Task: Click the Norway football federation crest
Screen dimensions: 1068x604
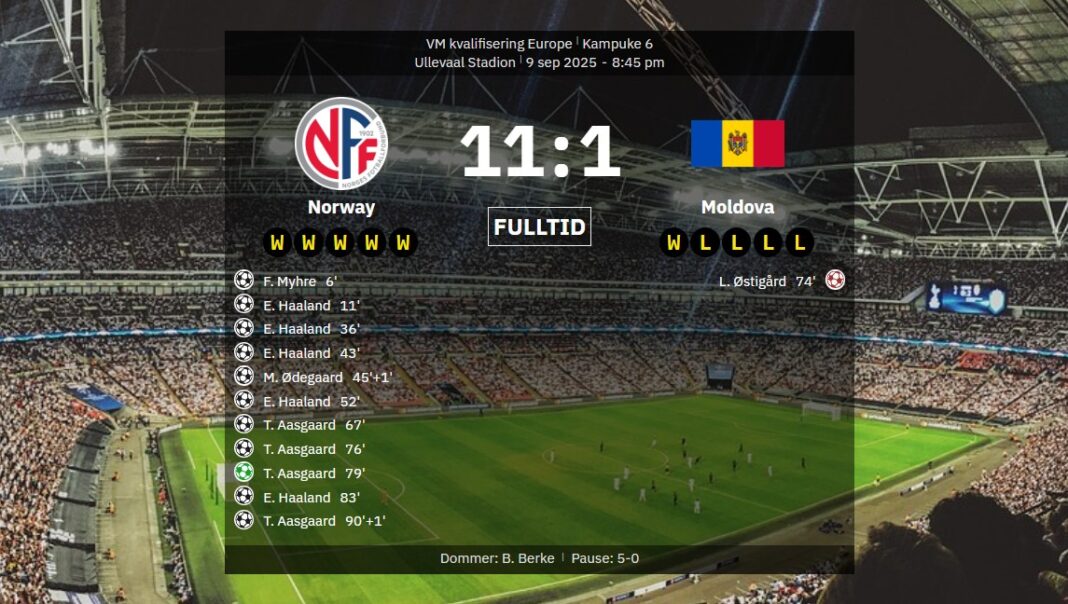Action: tap(341, 142)
